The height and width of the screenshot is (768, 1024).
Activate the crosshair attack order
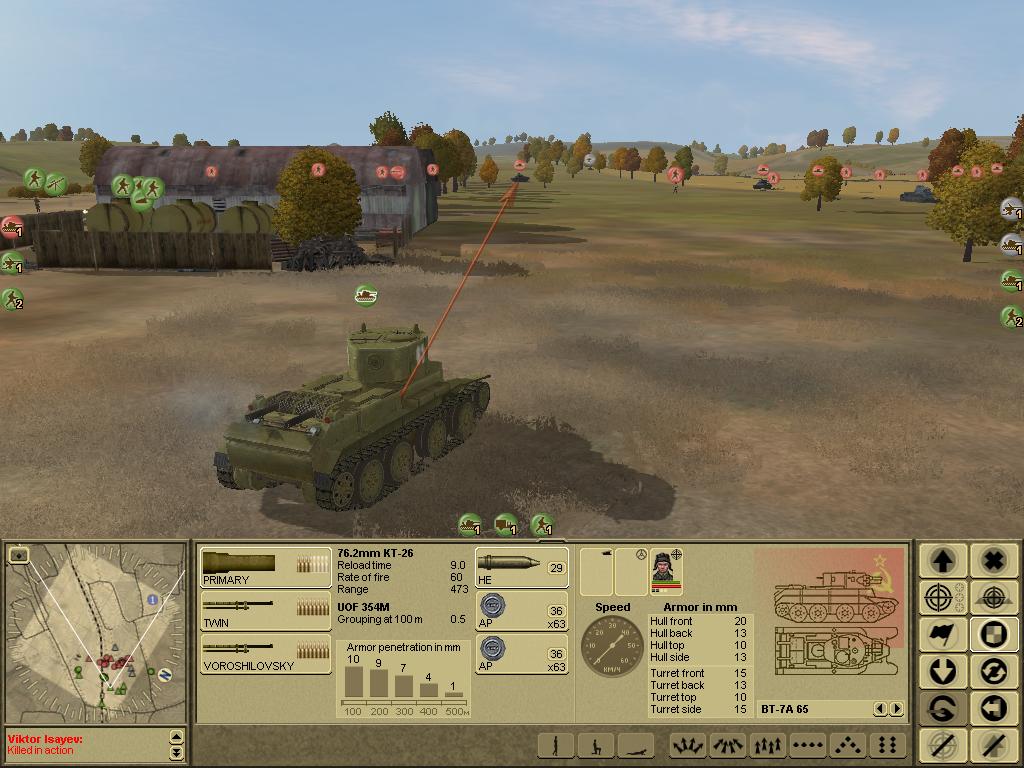click(x=943, y=597)
